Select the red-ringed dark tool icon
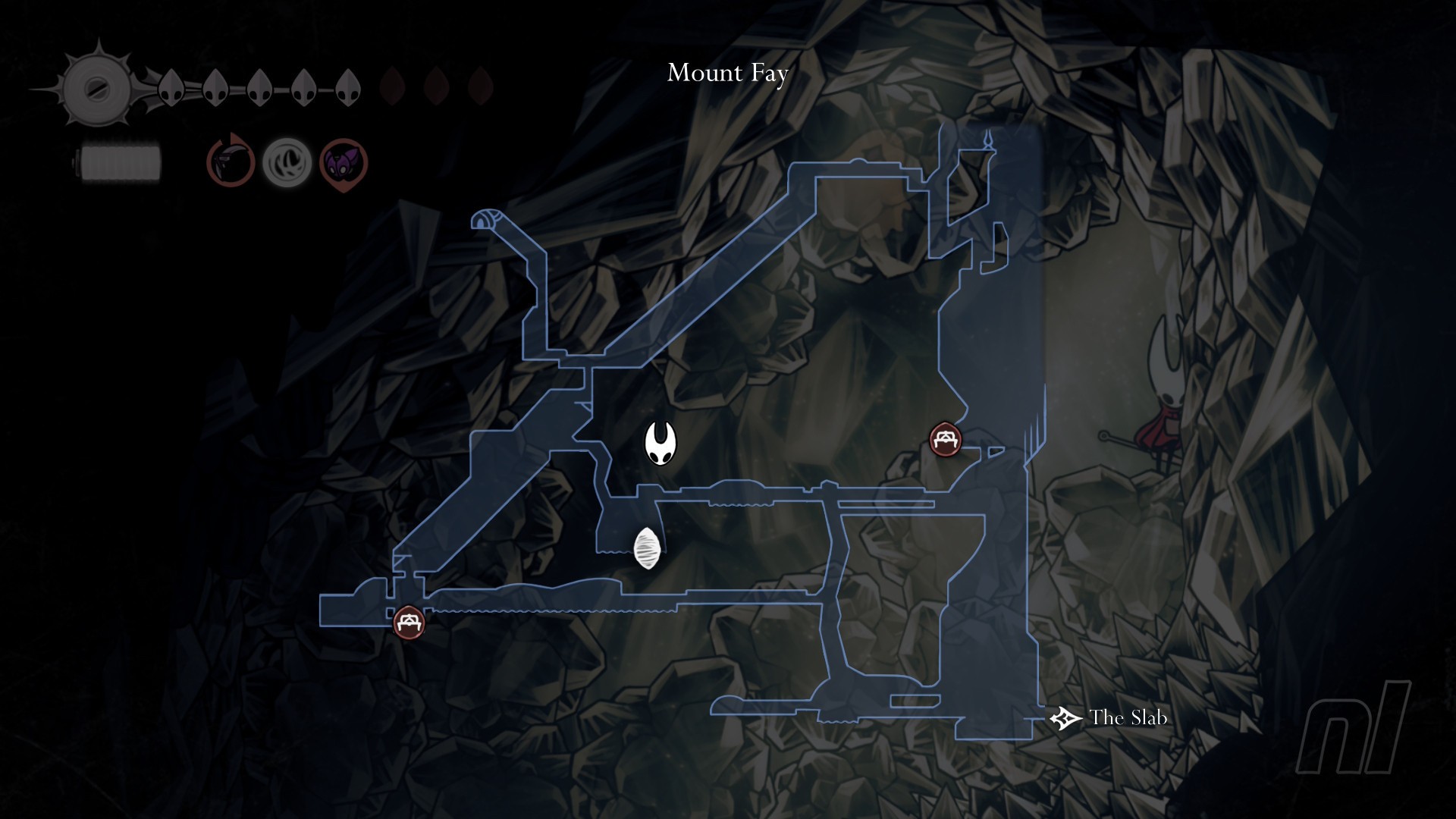1456x819 pixels. [x=231, y=162]
